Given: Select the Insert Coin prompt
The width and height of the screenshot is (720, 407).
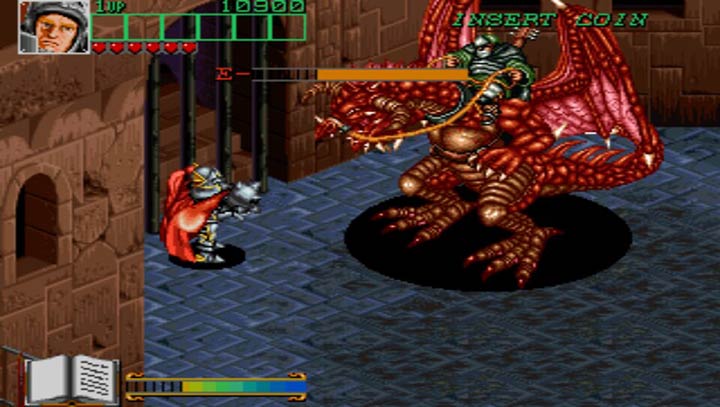Looking at the screenshot, I should click(550, 19).
